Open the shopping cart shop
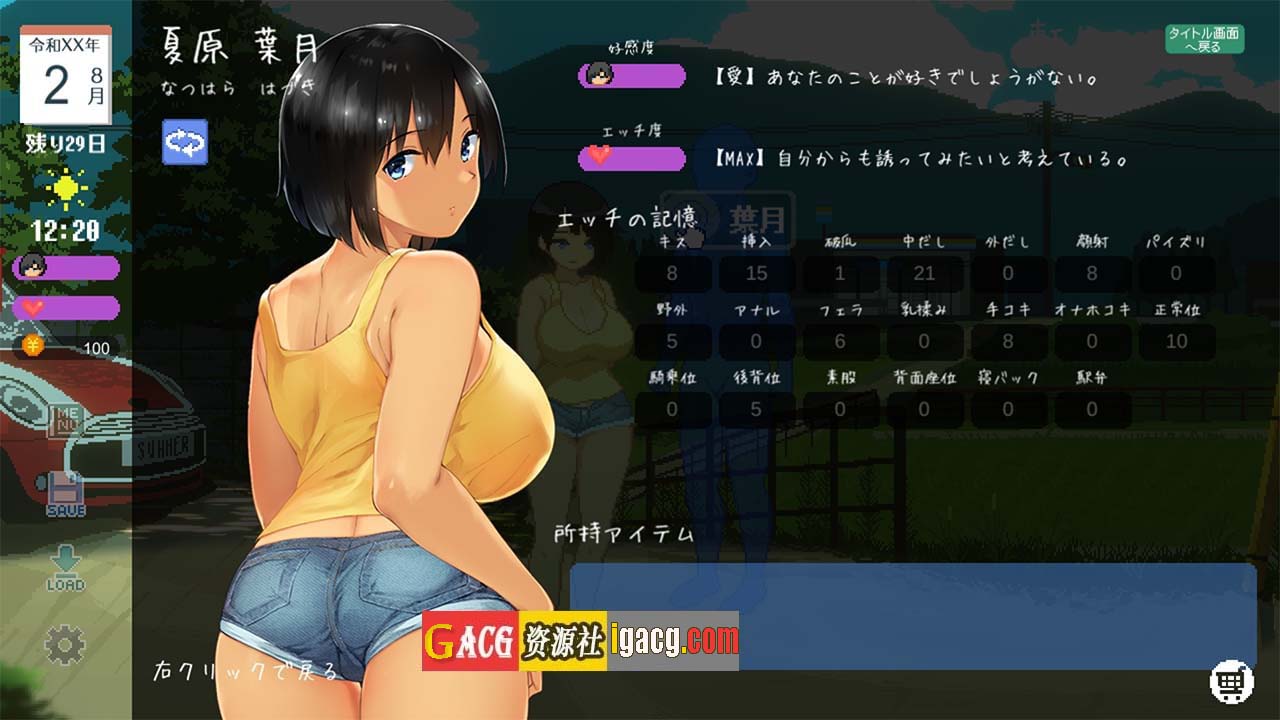 (1231, 682)
